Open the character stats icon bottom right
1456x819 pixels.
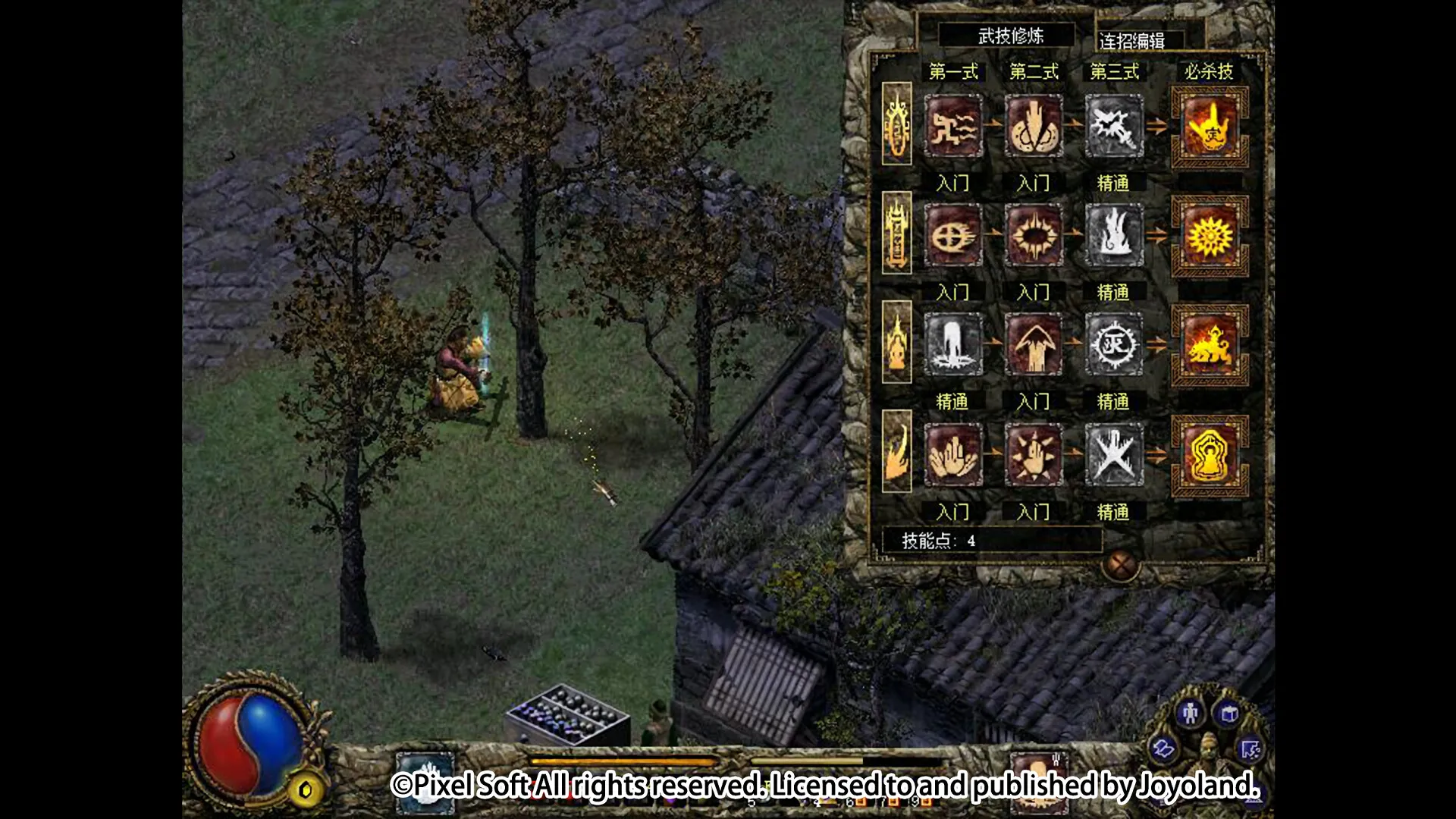point(1191,714)
